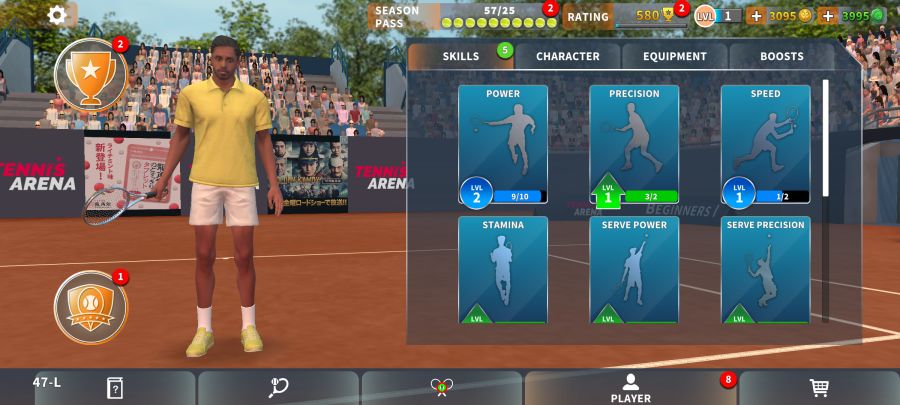Open the gold trophy rewards button
The width and height of the screenshot is (900, 405).
tap(90, 73)
